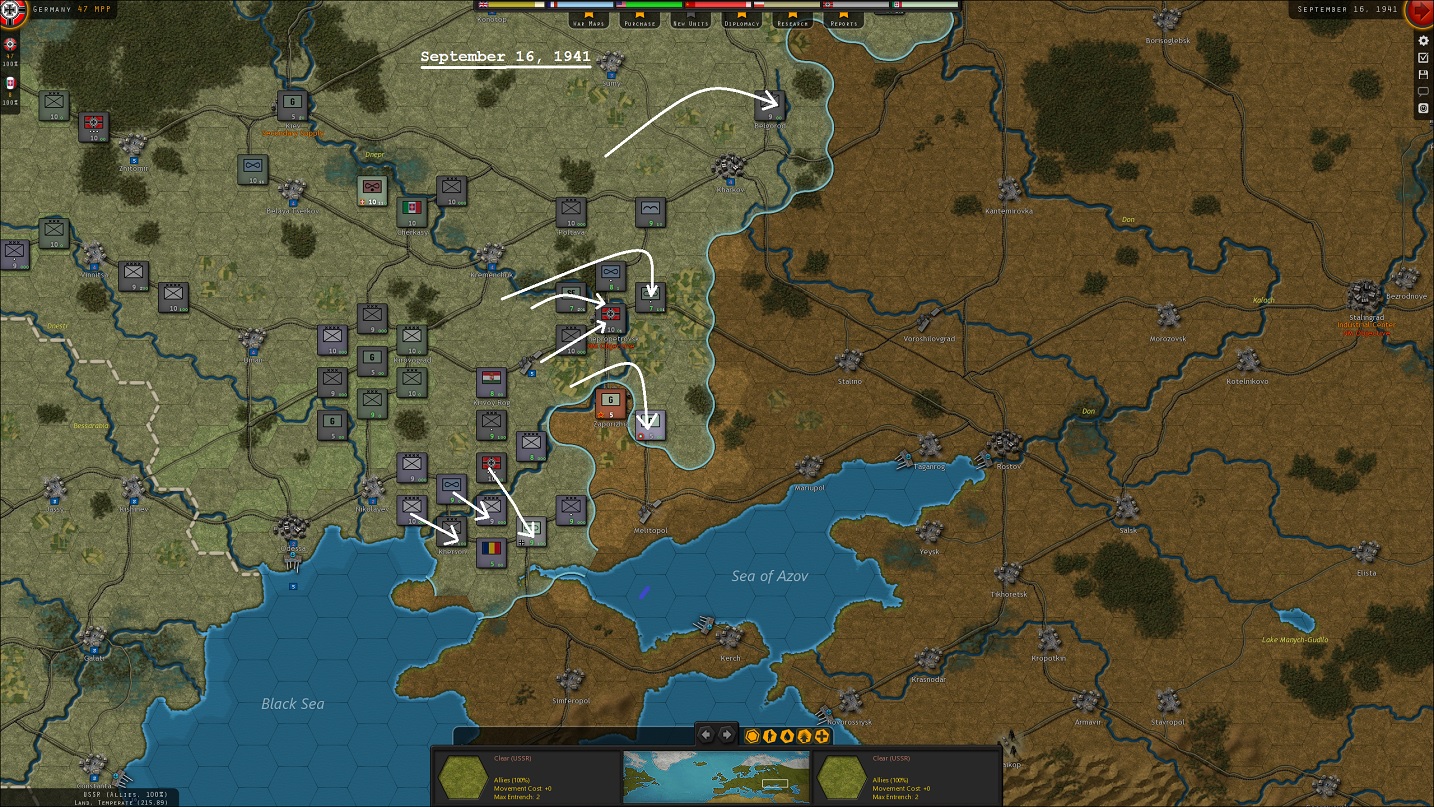Click the next hex arrow button
Image resolution: width=1434 pixels, height=807 pixels.
[727, 734]
